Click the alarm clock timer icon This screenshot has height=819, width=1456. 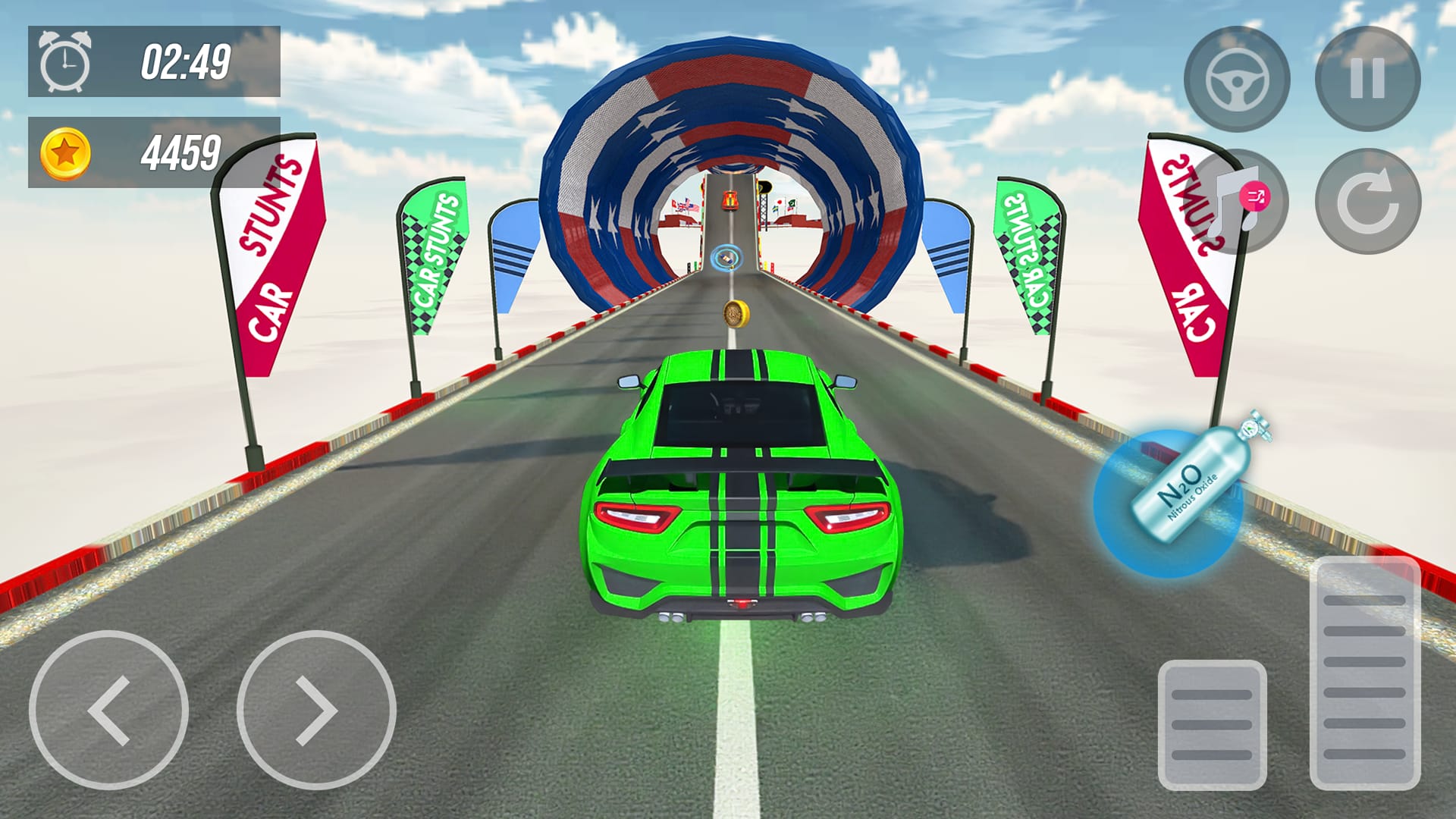[67, 67]
